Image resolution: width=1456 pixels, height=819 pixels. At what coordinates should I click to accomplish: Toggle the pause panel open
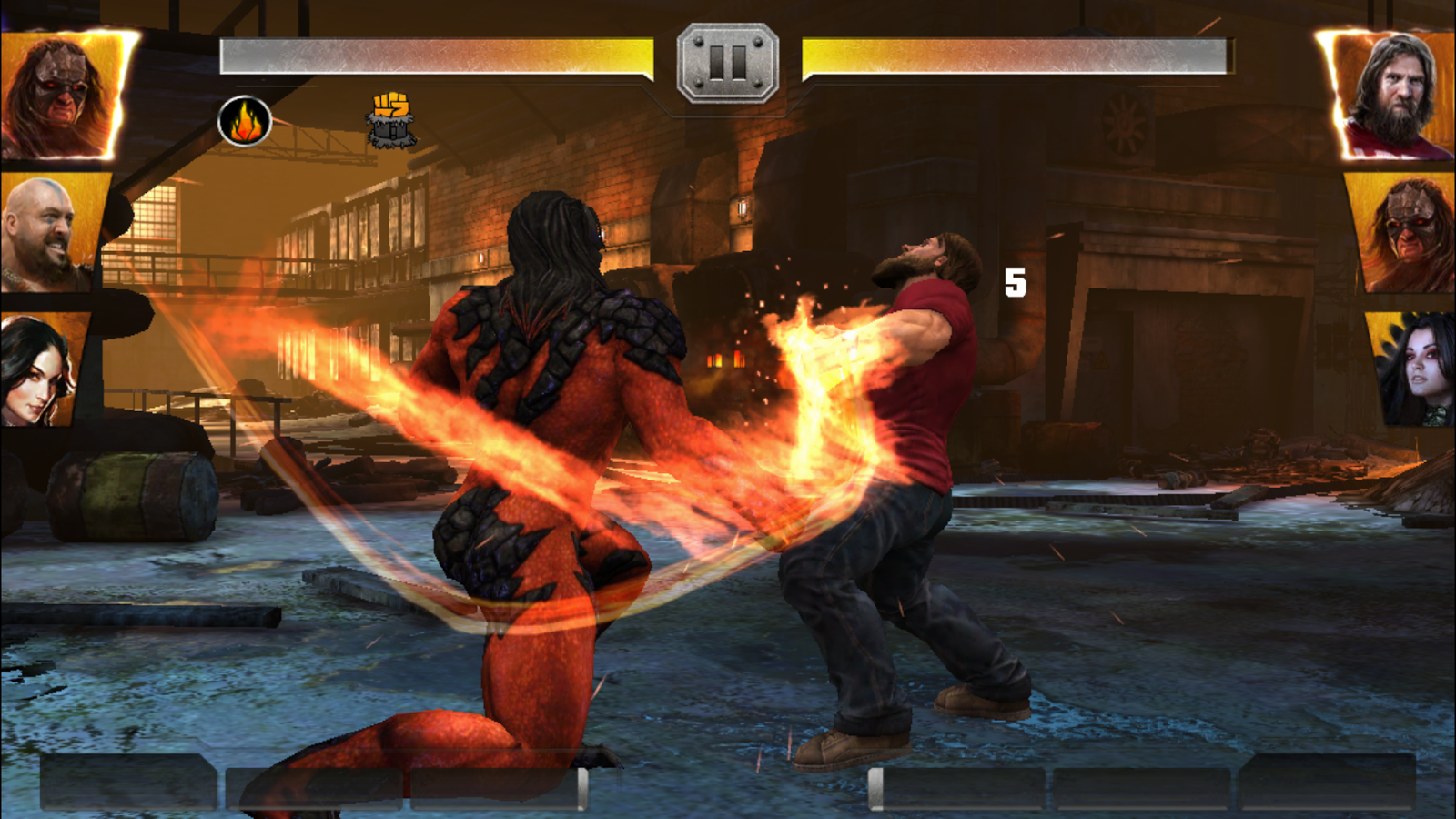(x=727, y=62)
